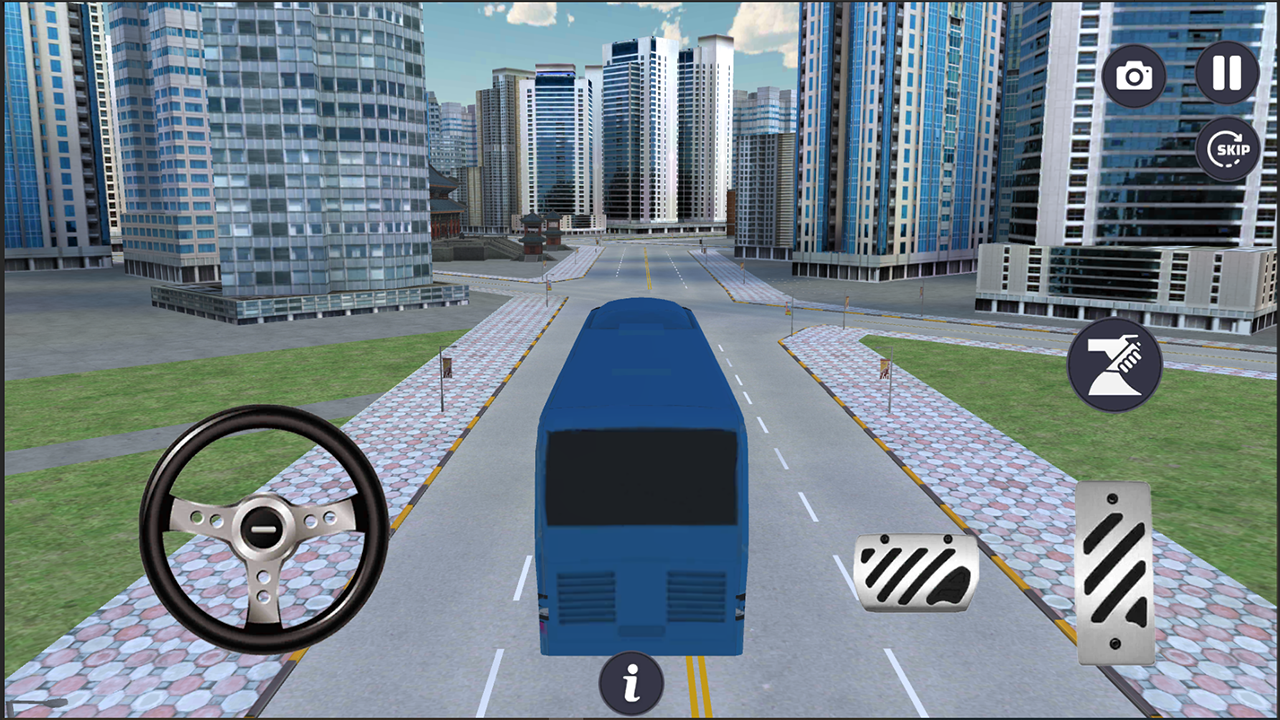Take a screenshot with the camera icon
Image resolution: width=1280 pixels, height=720 pixels.
[1133, 75]
